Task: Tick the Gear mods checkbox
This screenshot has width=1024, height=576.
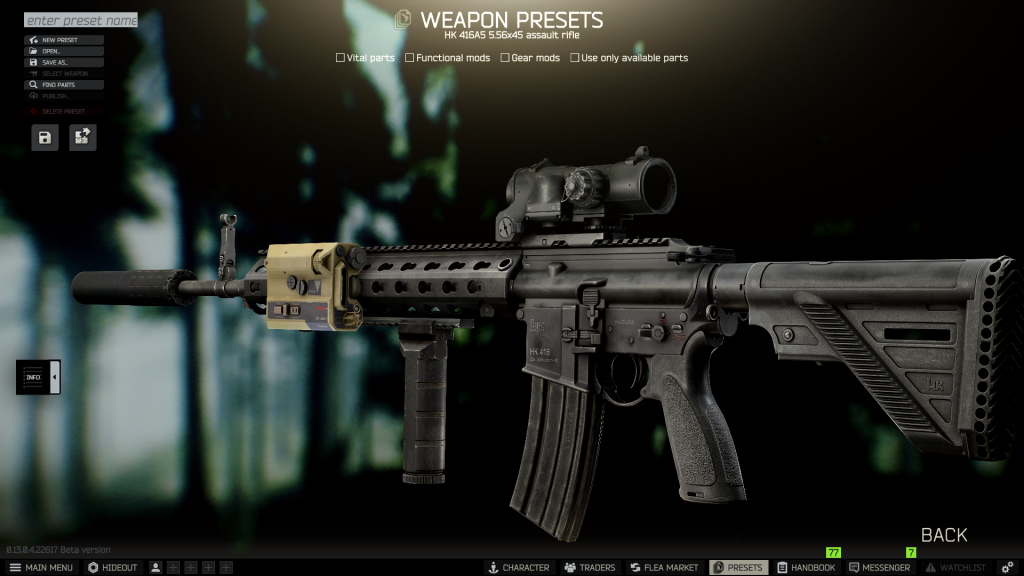Action: pyautogui.click(x=505, y=58)
